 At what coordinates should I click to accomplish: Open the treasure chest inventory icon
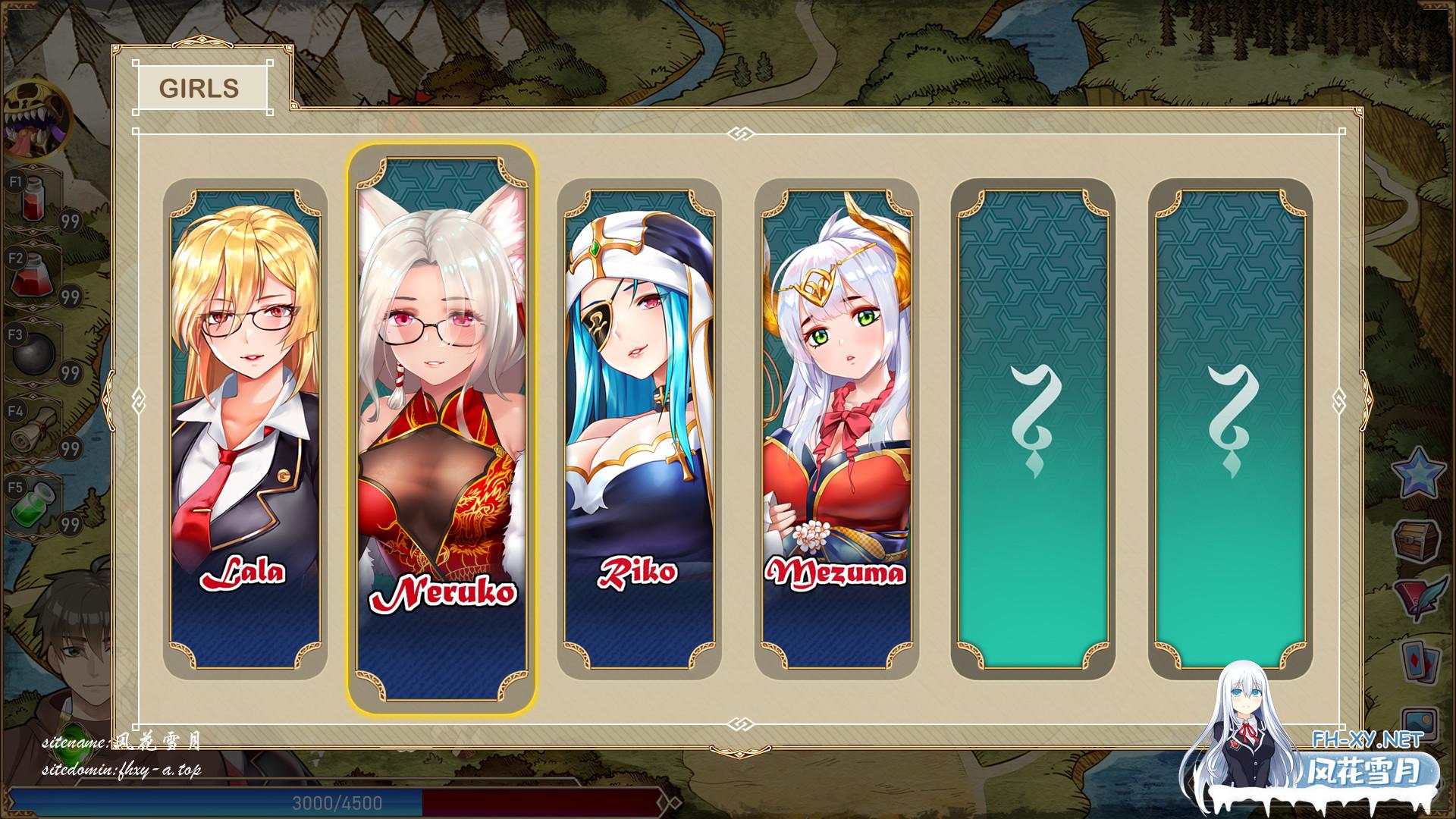click(x=1419, y=541)
